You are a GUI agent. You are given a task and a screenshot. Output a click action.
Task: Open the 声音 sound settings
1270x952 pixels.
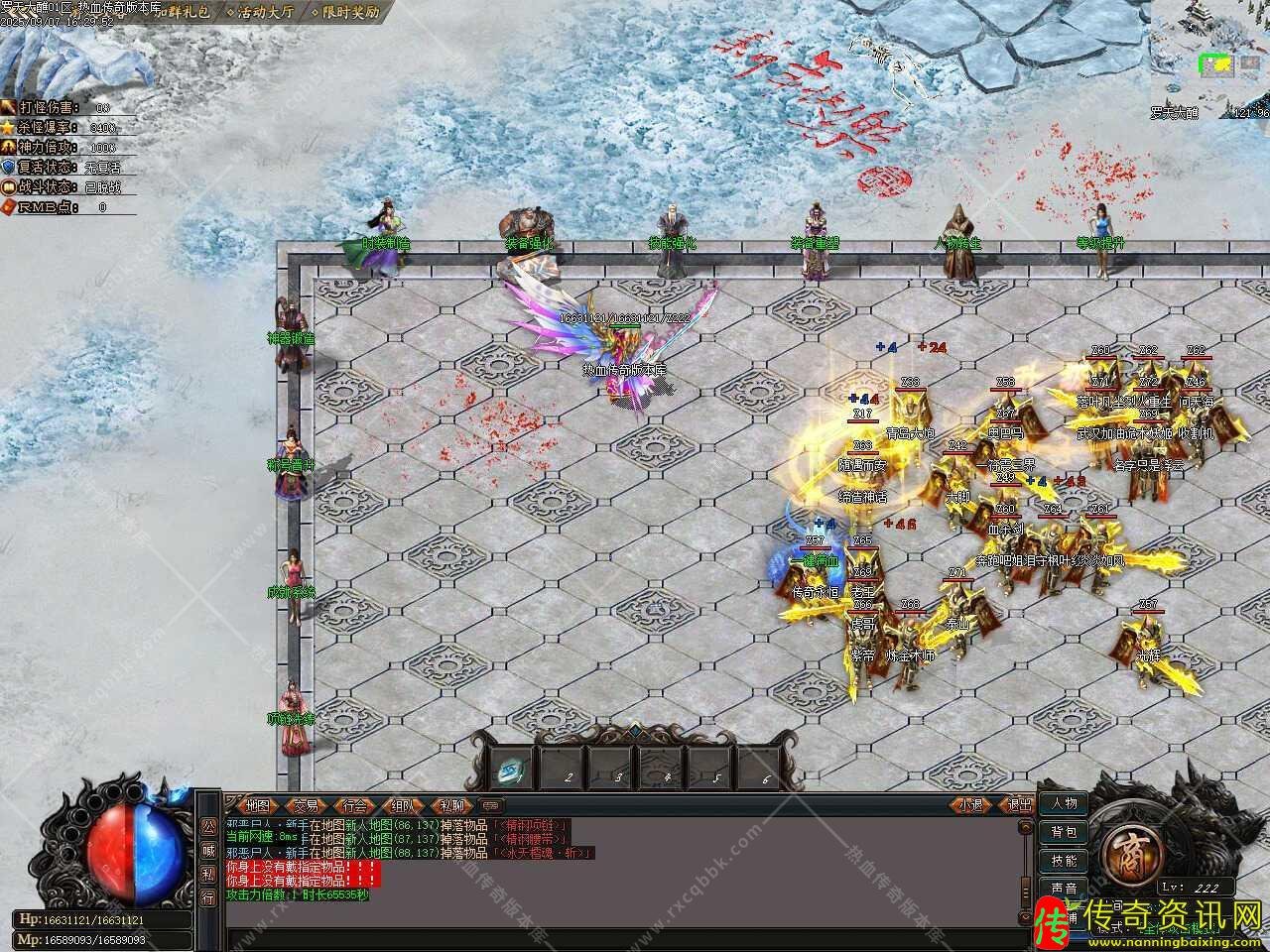click(1063, 889)
